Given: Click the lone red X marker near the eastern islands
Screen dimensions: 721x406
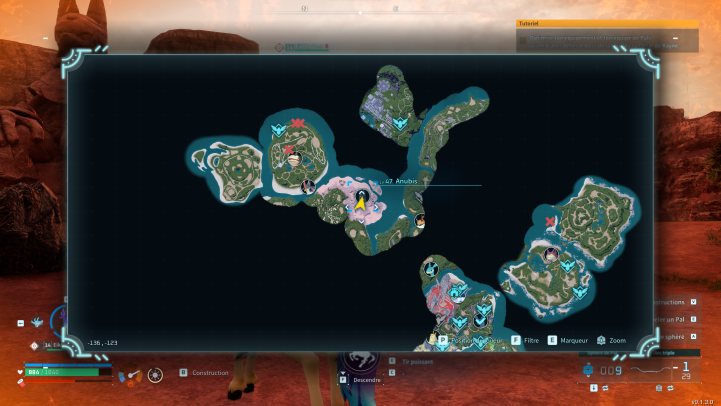Looking at the screenshot, I should (551, 221).
